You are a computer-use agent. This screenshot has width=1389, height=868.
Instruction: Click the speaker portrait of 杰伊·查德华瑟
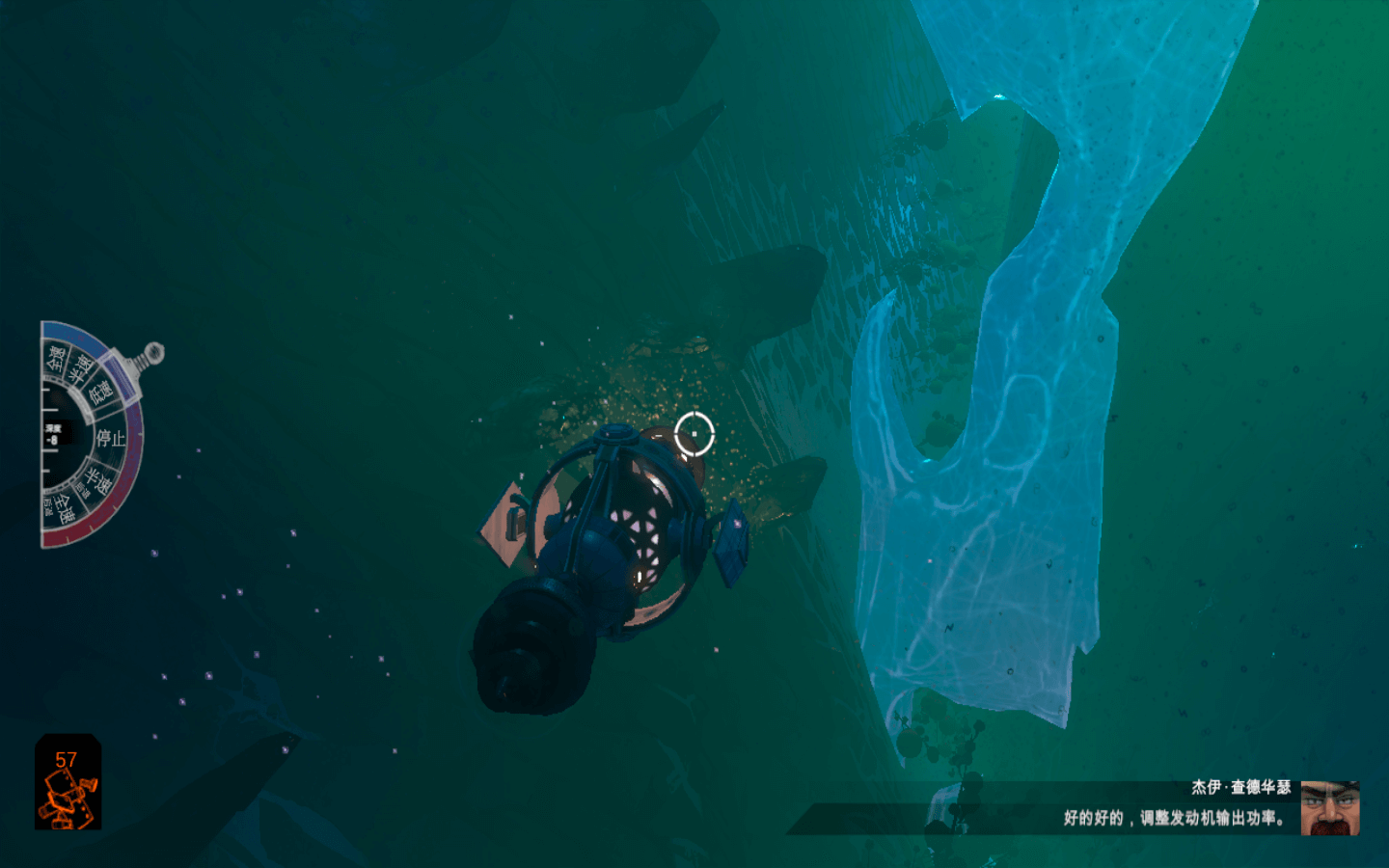[1329, 807]
